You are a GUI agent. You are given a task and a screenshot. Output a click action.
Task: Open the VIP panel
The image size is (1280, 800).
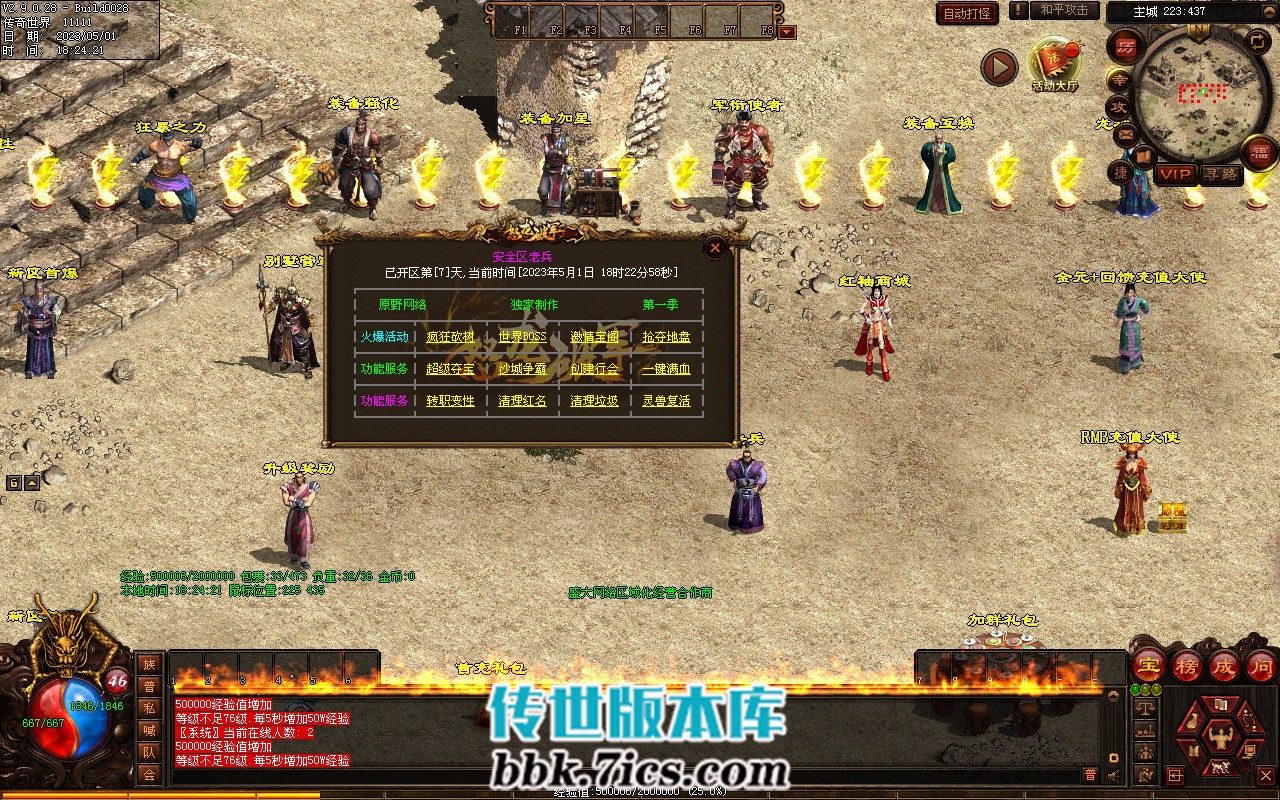[x=1175, y=174]
